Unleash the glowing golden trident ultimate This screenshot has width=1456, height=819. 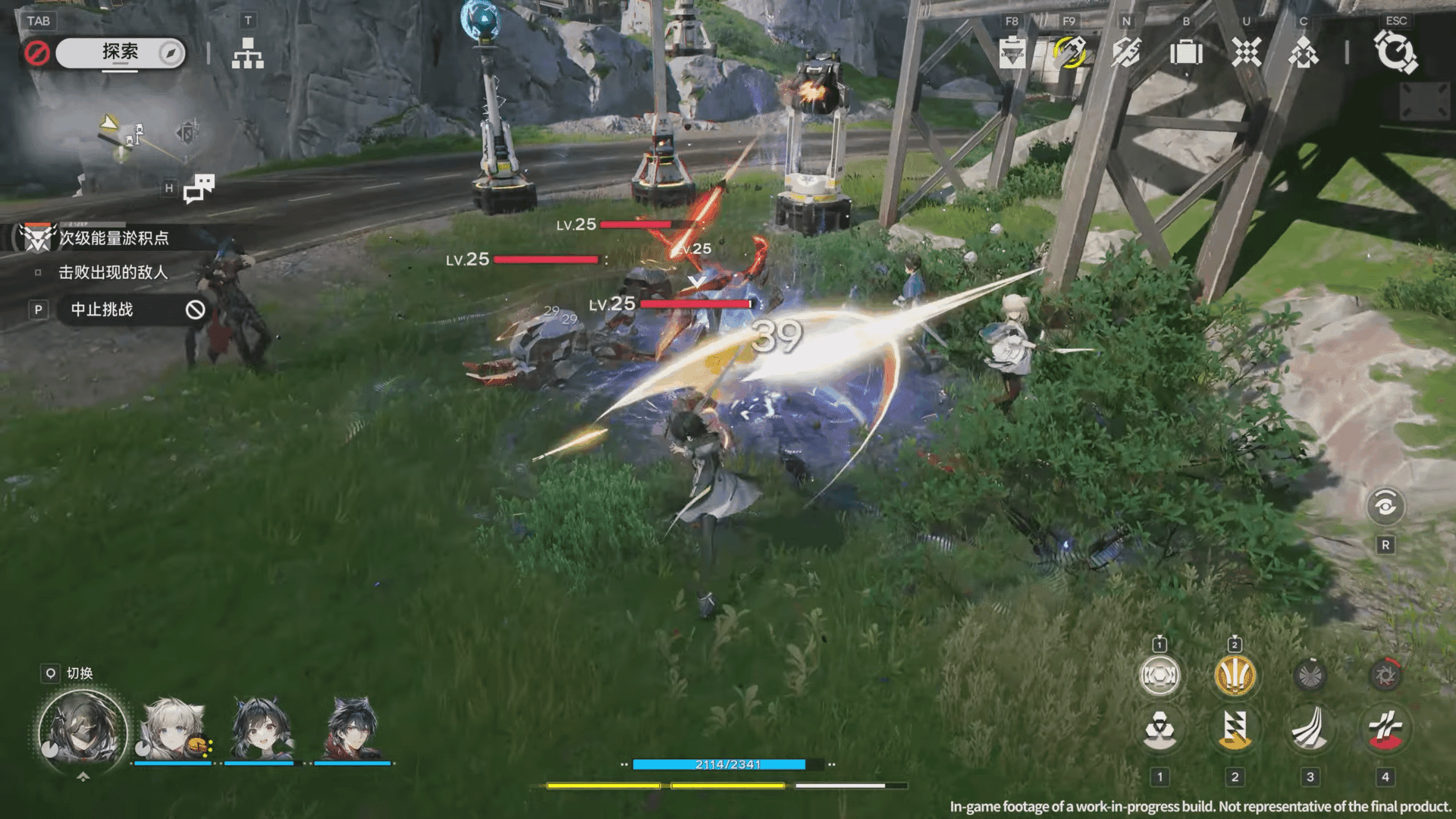point(1235,675)
